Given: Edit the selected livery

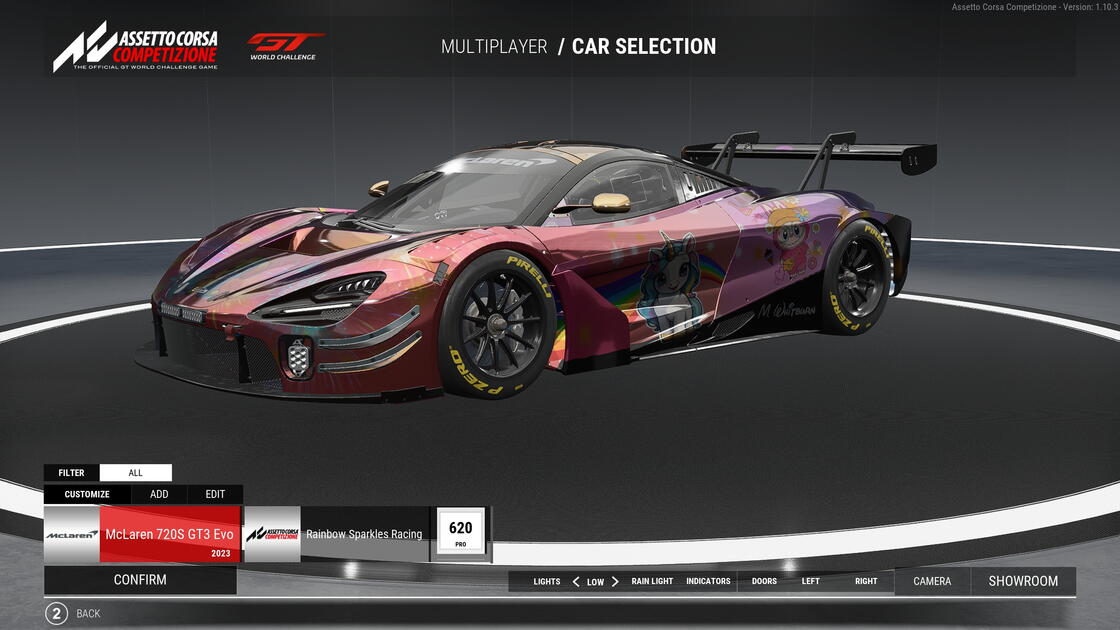Looking at the screenshot, I should pos(215,494).
